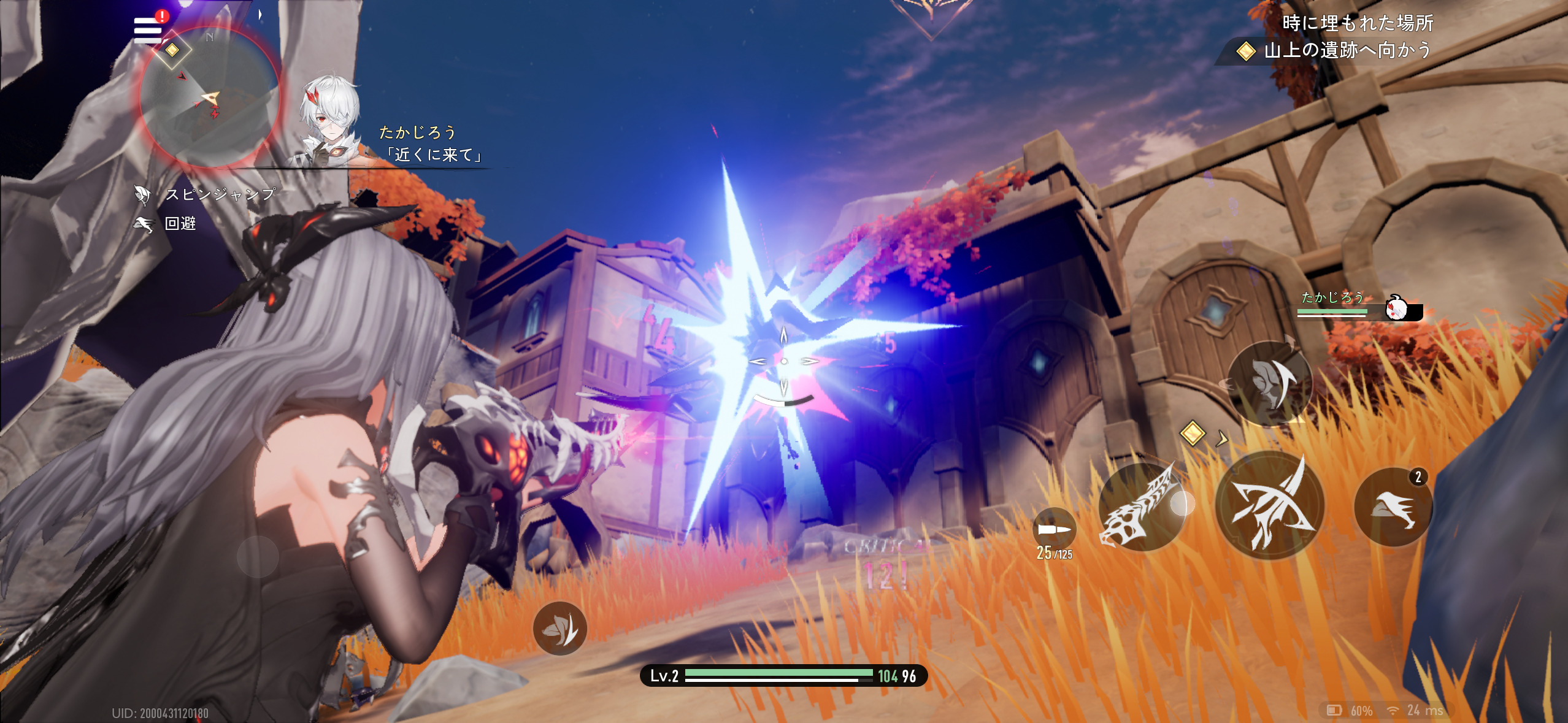Use the dodge button with two charges
Image resolution: width=1568 pixels, height=723 pixels.
pos(1393,508)
